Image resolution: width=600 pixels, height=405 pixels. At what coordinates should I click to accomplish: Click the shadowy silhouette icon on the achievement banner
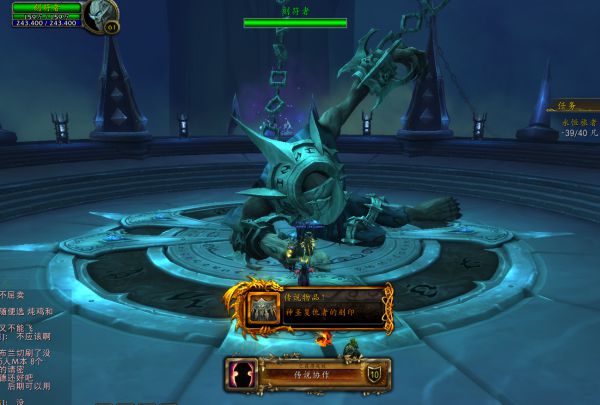point(243,375)
